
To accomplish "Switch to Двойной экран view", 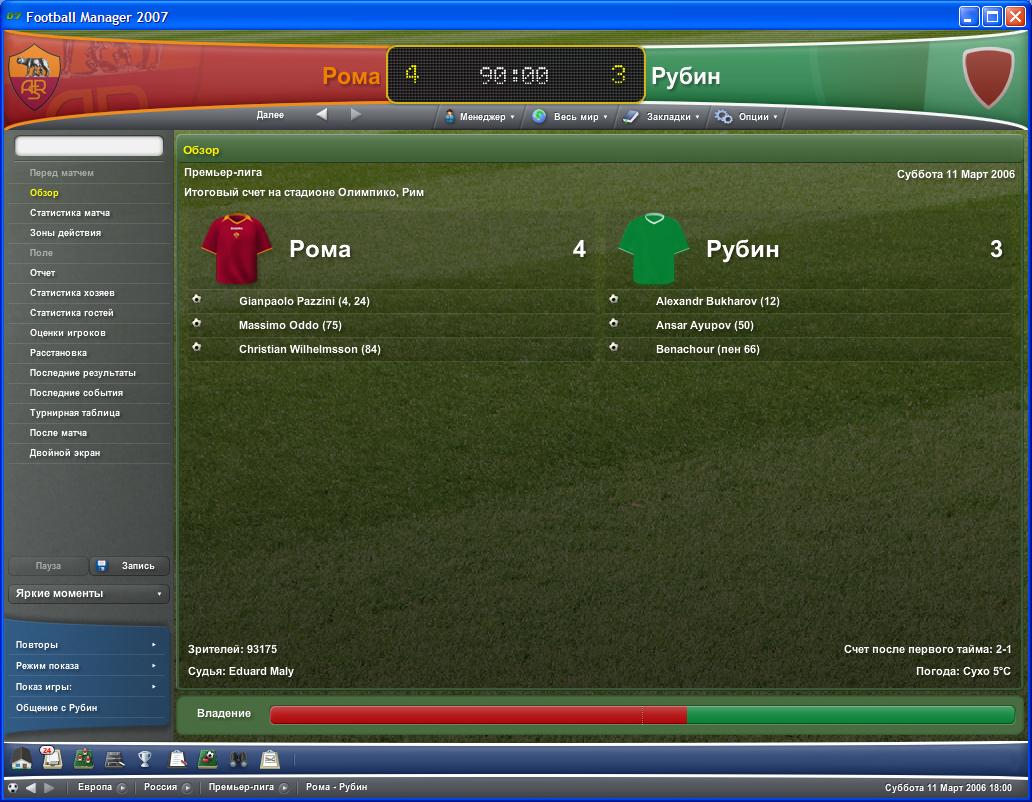I will click(65, 453).
